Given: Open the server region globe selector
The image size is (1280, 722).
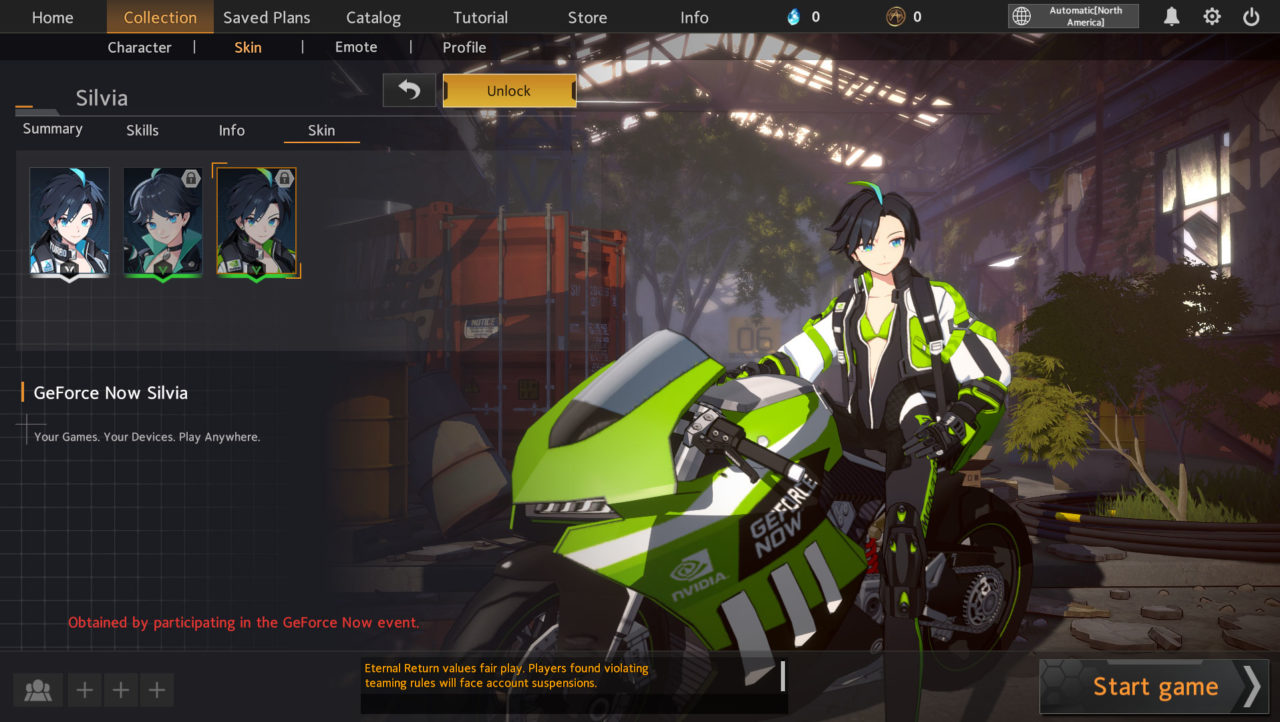Looking at the screenshot, I should click(1022, 16).
